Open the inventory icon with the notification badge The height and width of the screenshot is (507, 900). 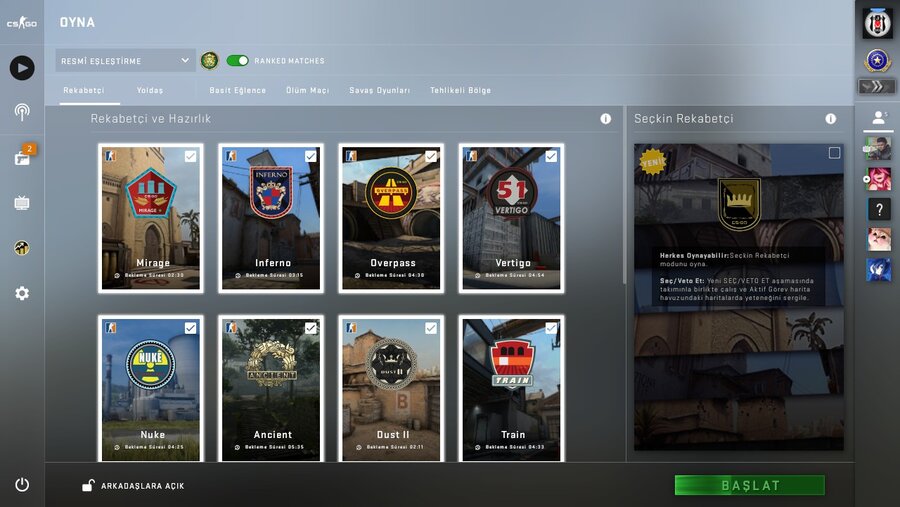[22, 157]
